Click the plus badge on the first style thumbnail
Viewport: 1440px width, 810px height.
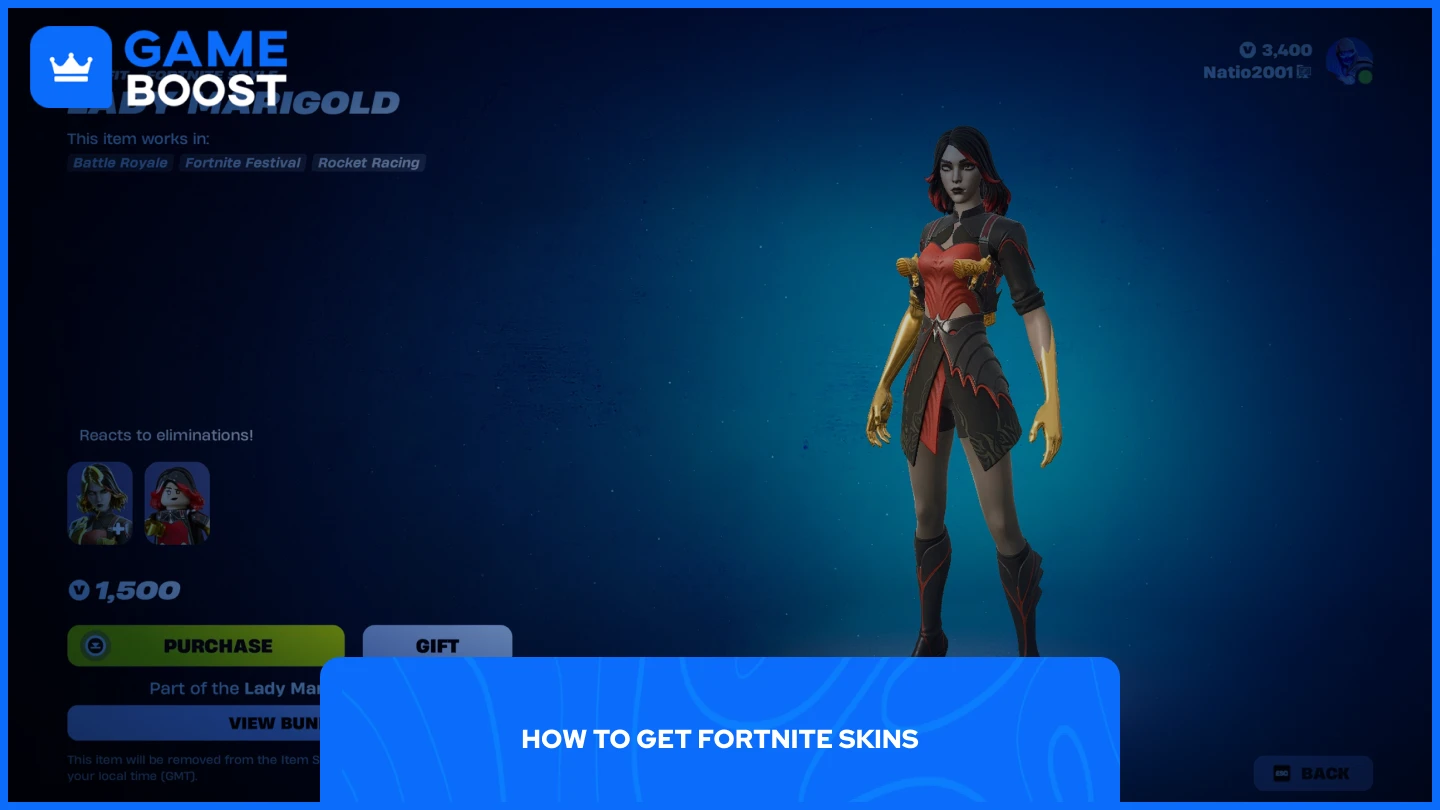pos(117,528)
